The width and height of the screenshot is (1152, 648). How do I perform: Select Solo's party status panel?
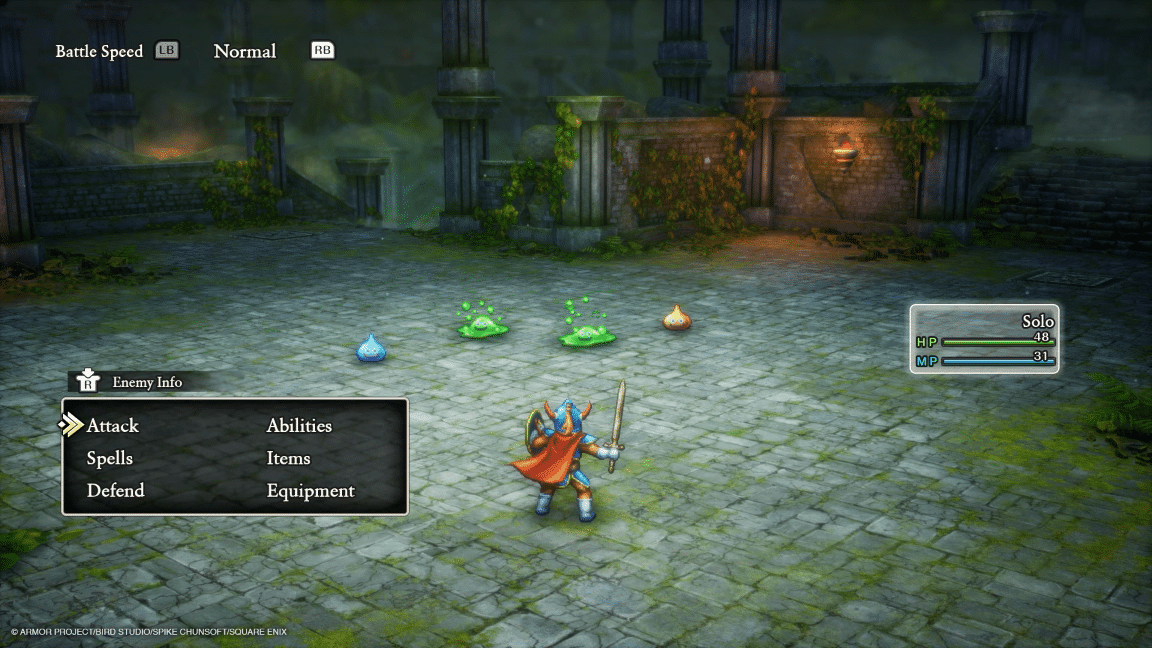tap(984, 339)
